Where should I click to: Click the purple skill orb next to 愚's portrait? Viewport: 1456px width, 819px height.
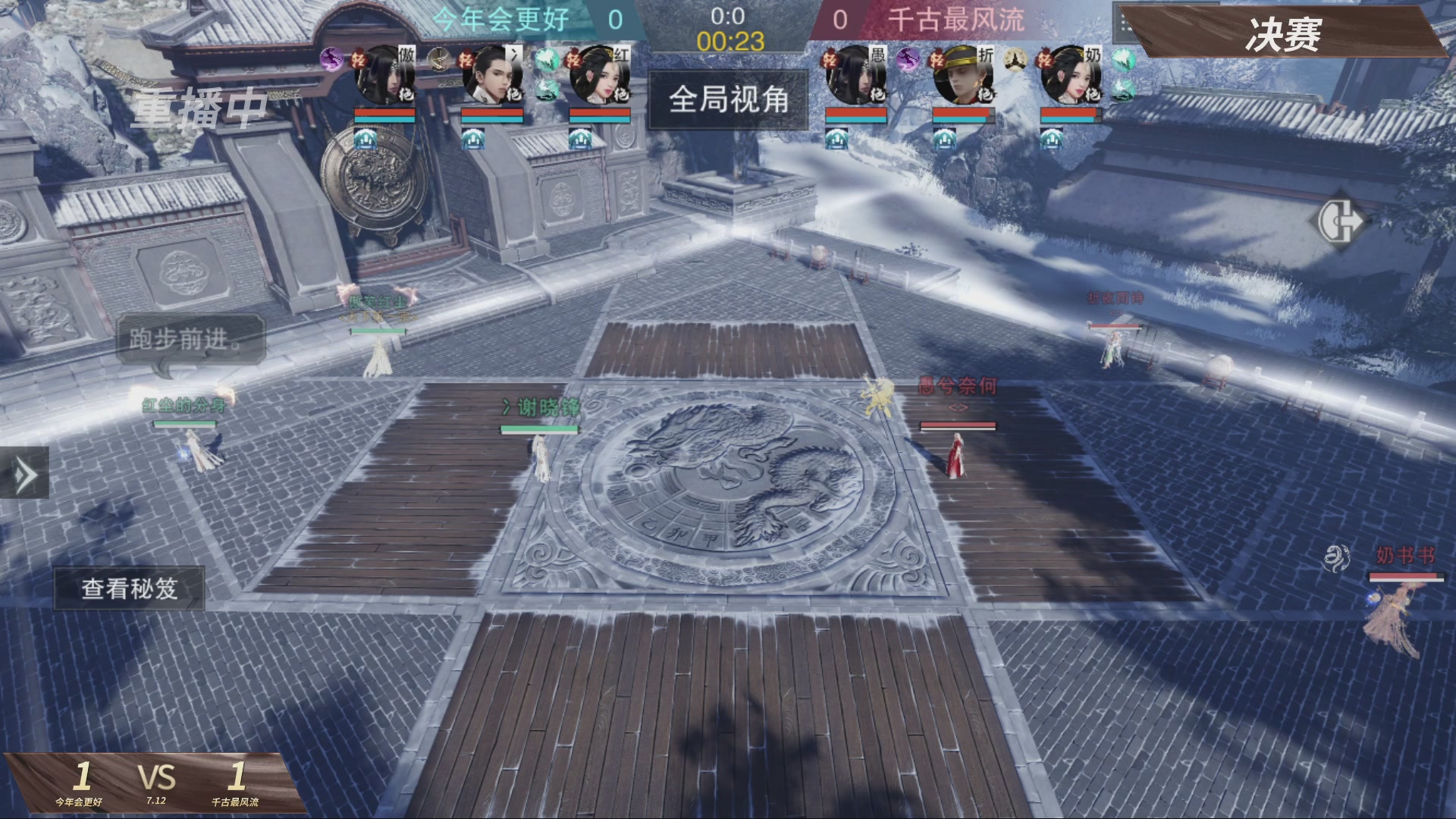coord(908,60)
